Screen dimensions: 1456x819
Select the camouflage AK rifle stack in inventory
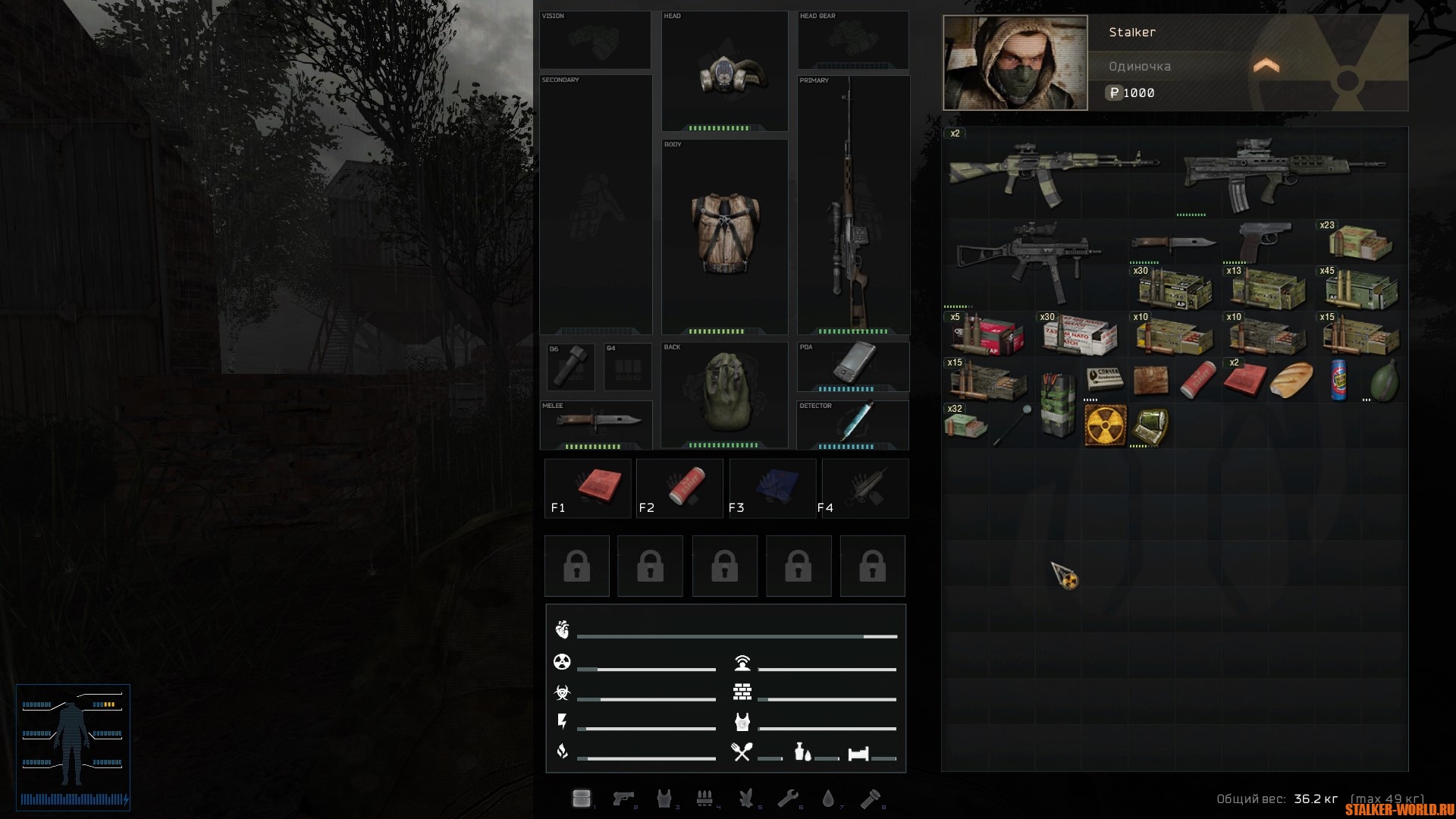(1053, 171)
